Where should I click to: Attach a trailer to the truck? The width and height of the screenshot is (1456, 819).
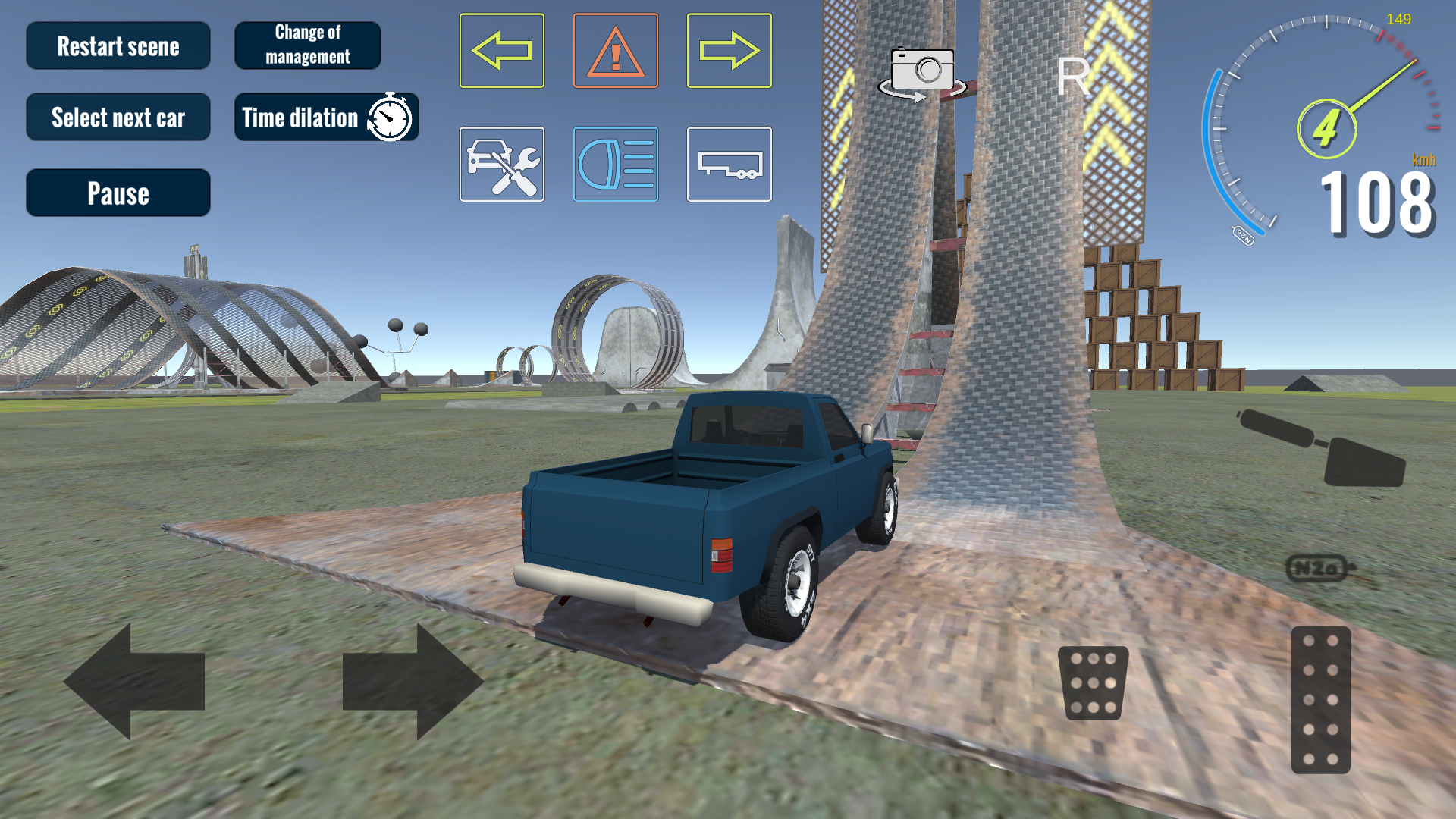[730, 165]
